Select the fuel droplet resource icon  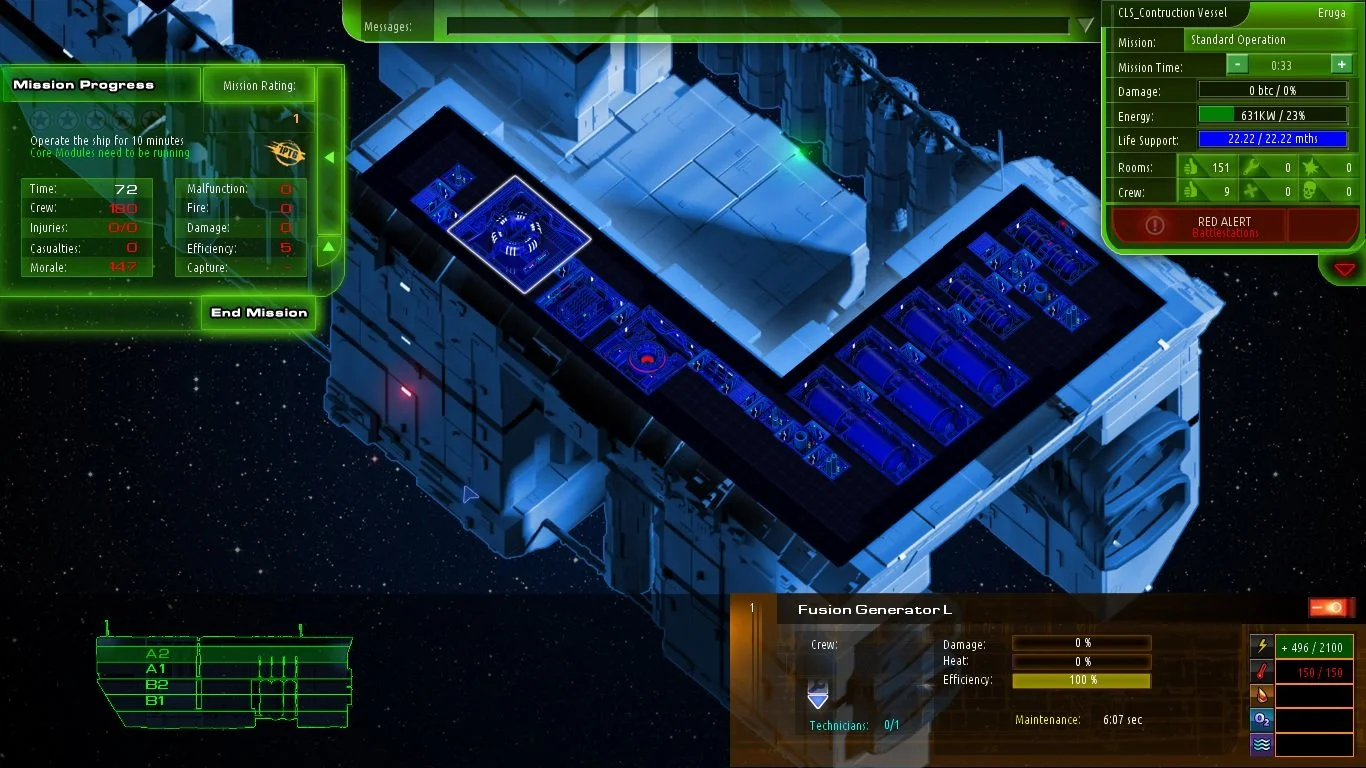[1261, 696]
